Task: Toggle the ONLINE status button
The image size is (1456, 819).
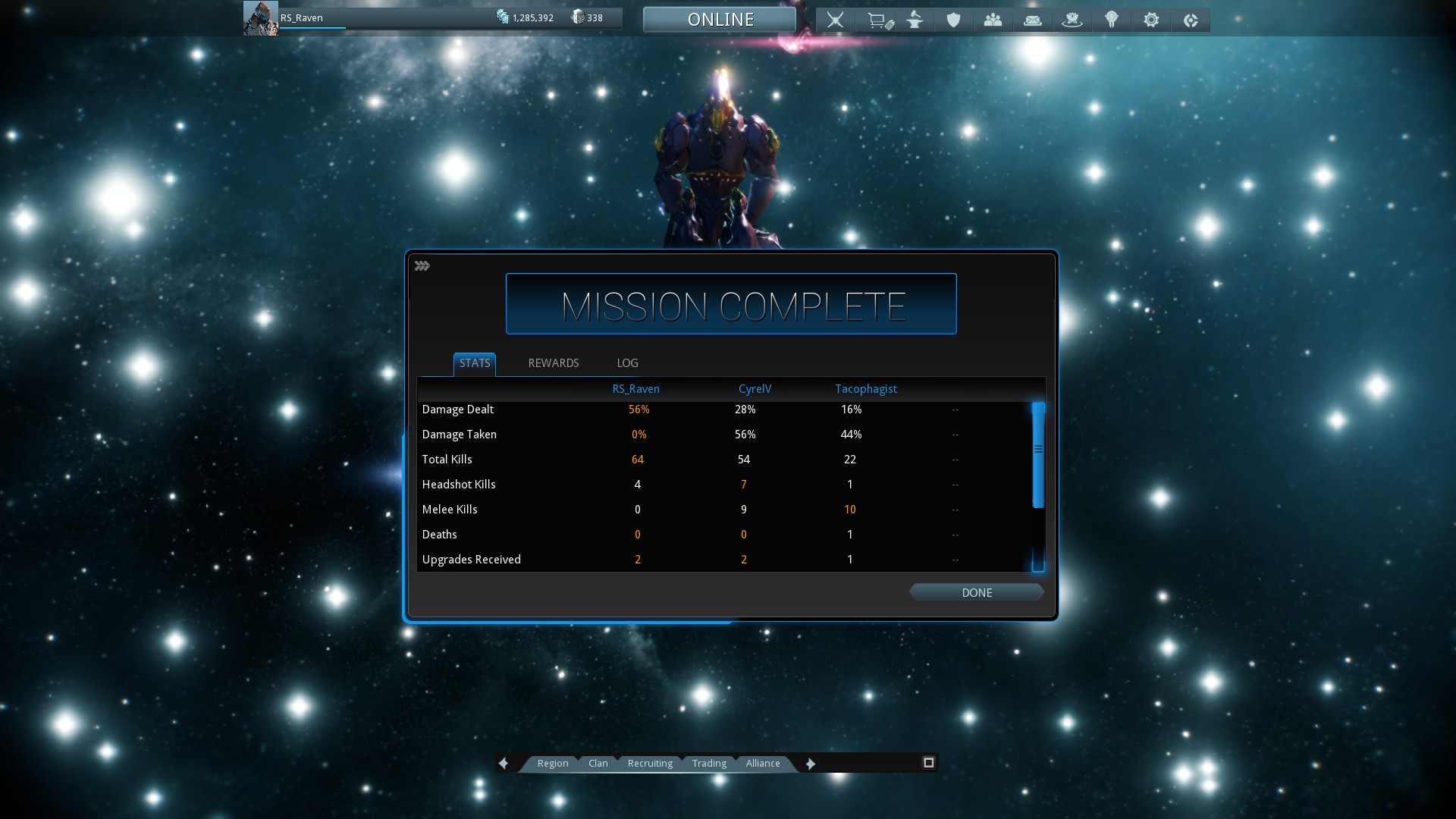Action: coord(720,20)
